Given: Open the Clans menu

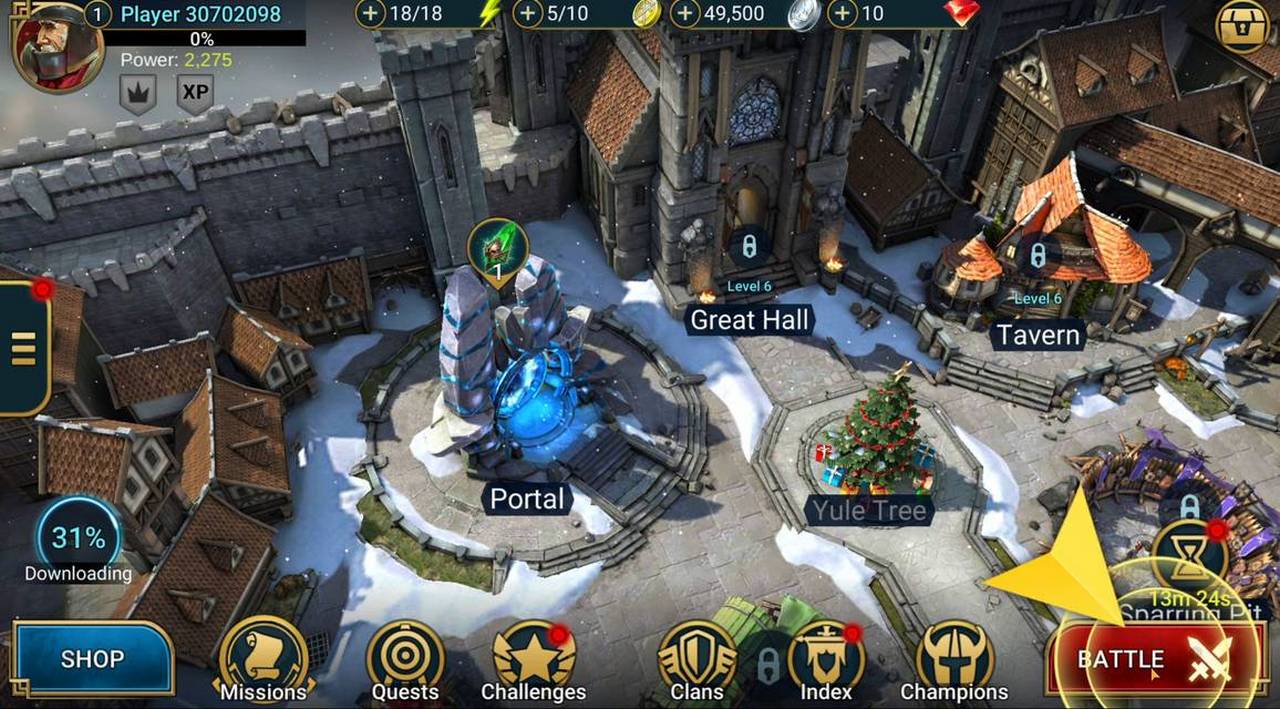Looking at the screenshot, I should (696, 660).
